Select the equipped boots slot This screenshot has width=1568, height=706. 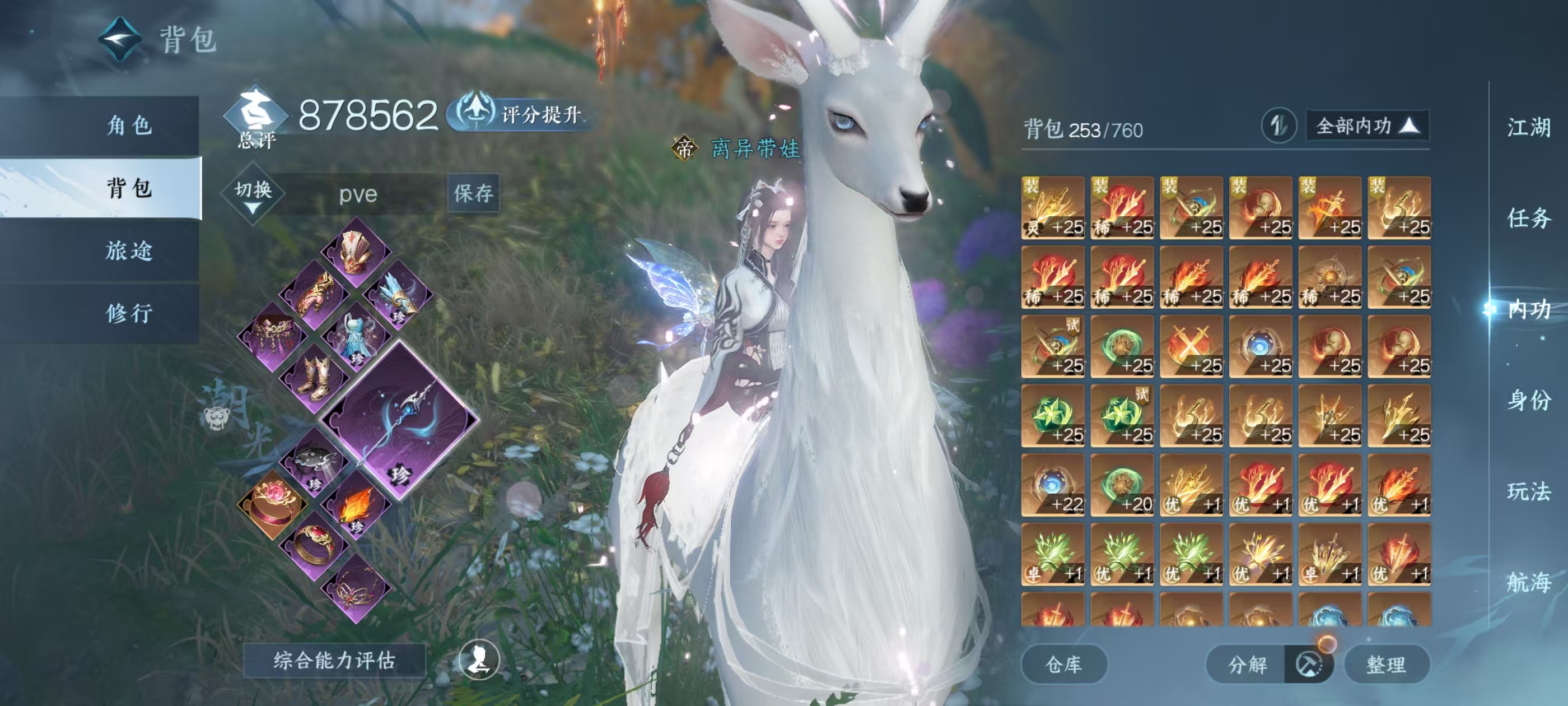(x=314, y=377)
